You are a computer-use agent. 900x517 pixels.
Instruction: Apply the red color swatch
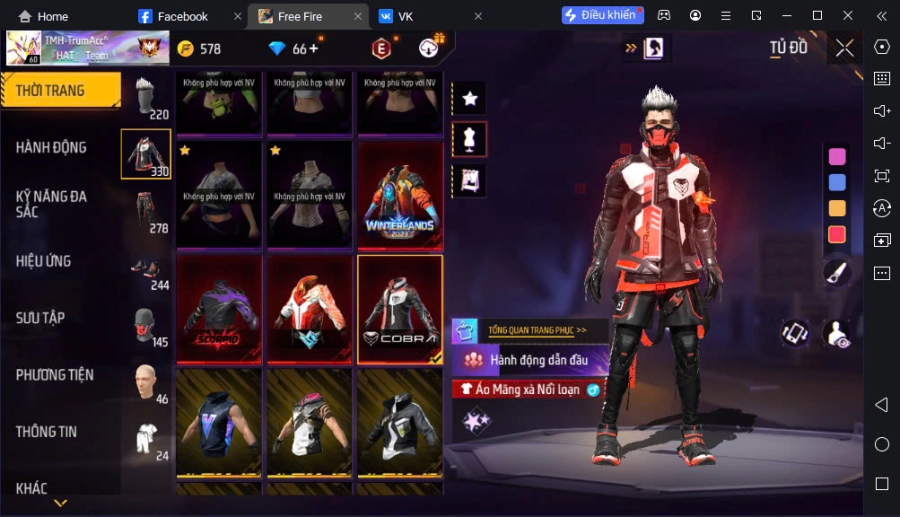pos(837,234)
